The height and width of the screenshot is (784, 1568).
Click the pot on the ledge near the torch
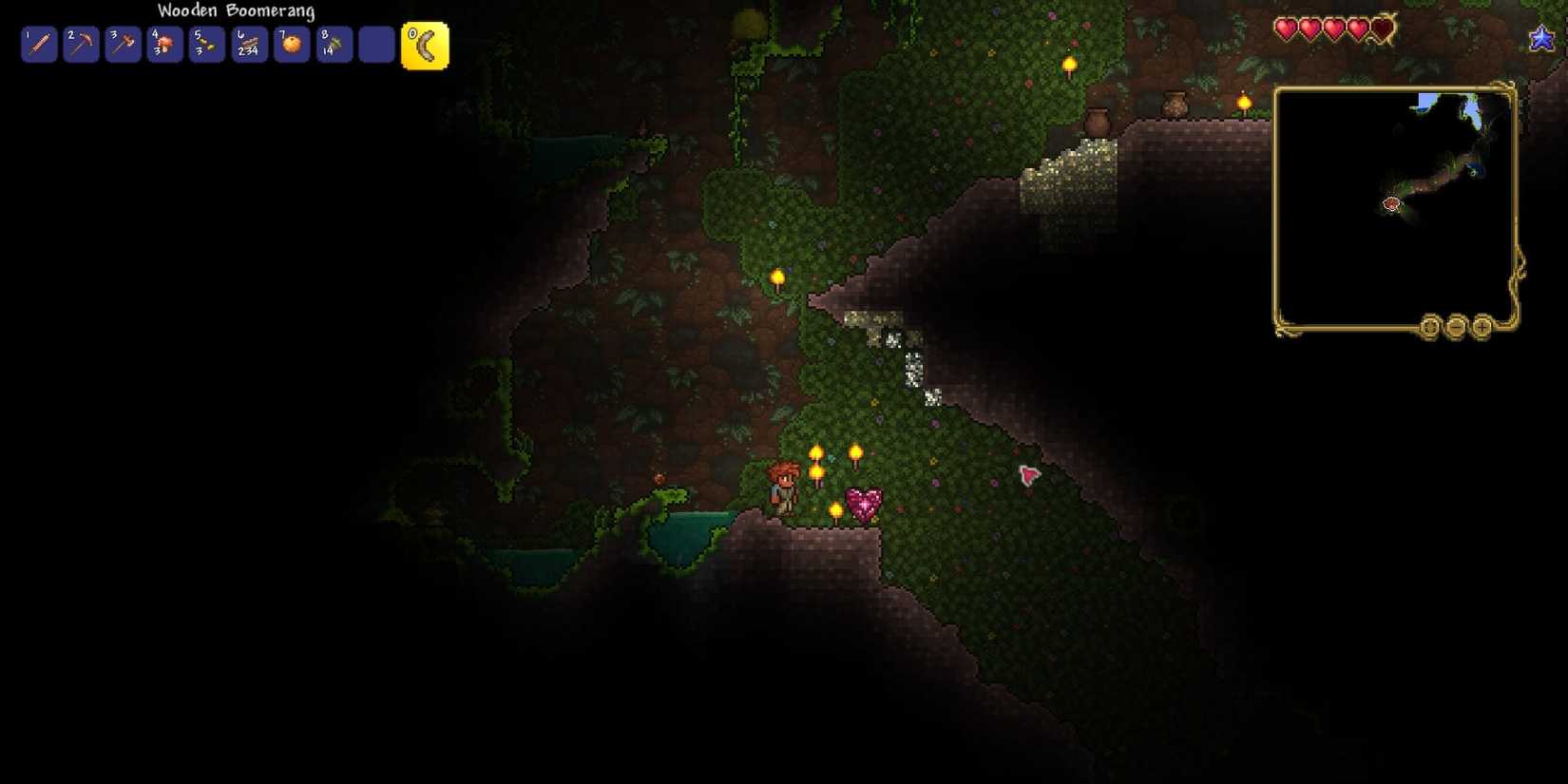[1177, 104]
